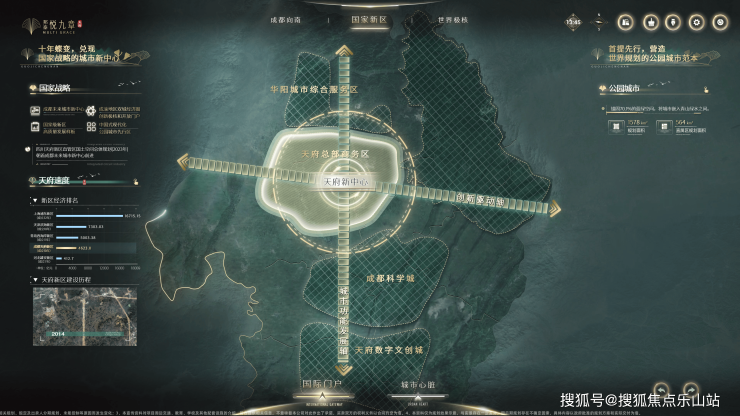Select the 天府总部商务区 map zone
Image resolution: width=740 pixels, height=416 pixels.
point(335,154)
